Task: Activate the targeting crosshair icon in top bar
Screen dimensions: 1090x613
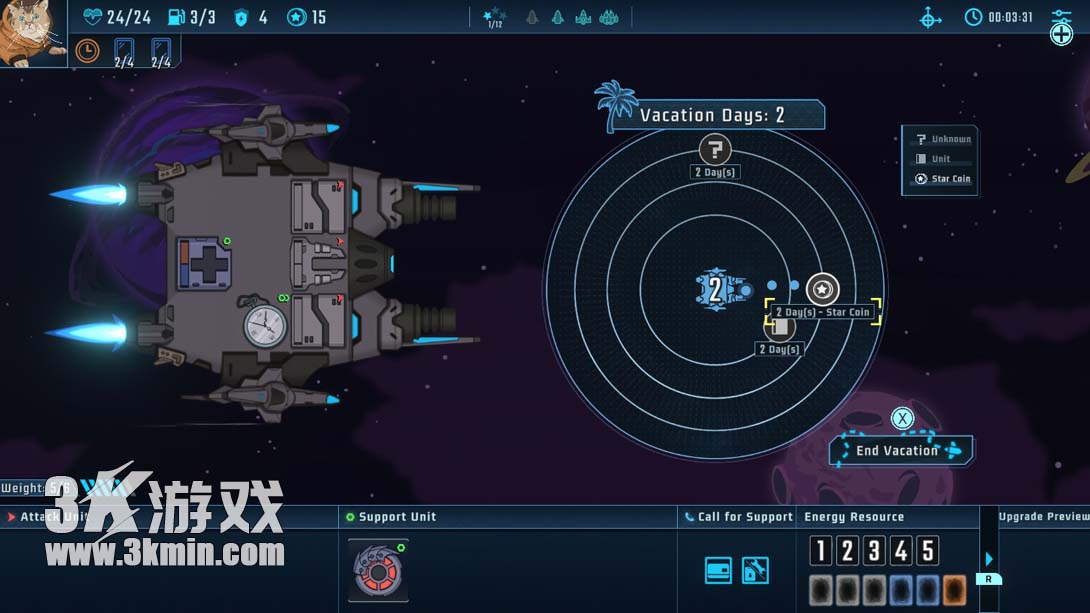Action: pyautogui.click(x=930, y=18)
